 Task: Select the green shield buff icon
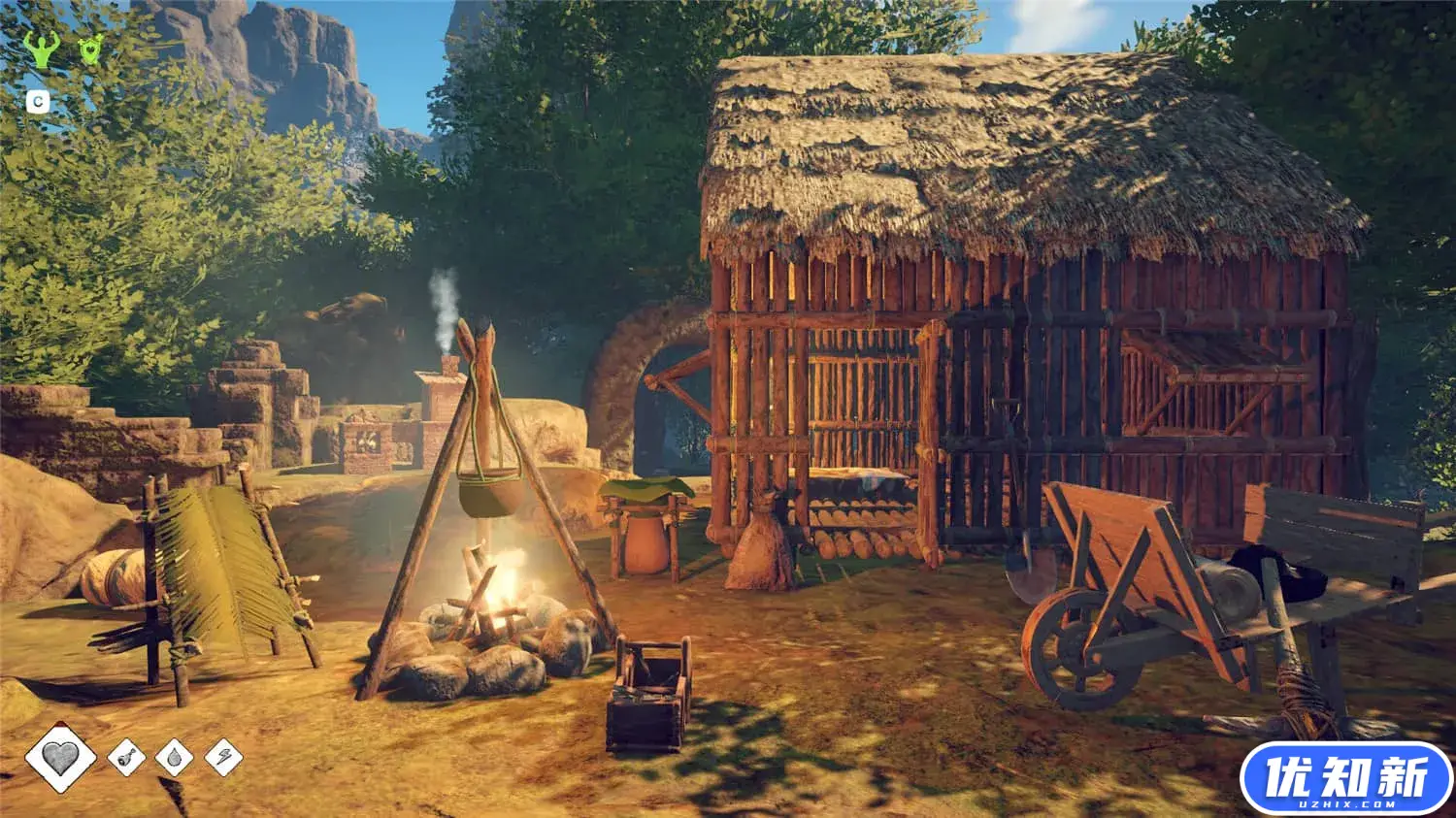tap(90, 49)
